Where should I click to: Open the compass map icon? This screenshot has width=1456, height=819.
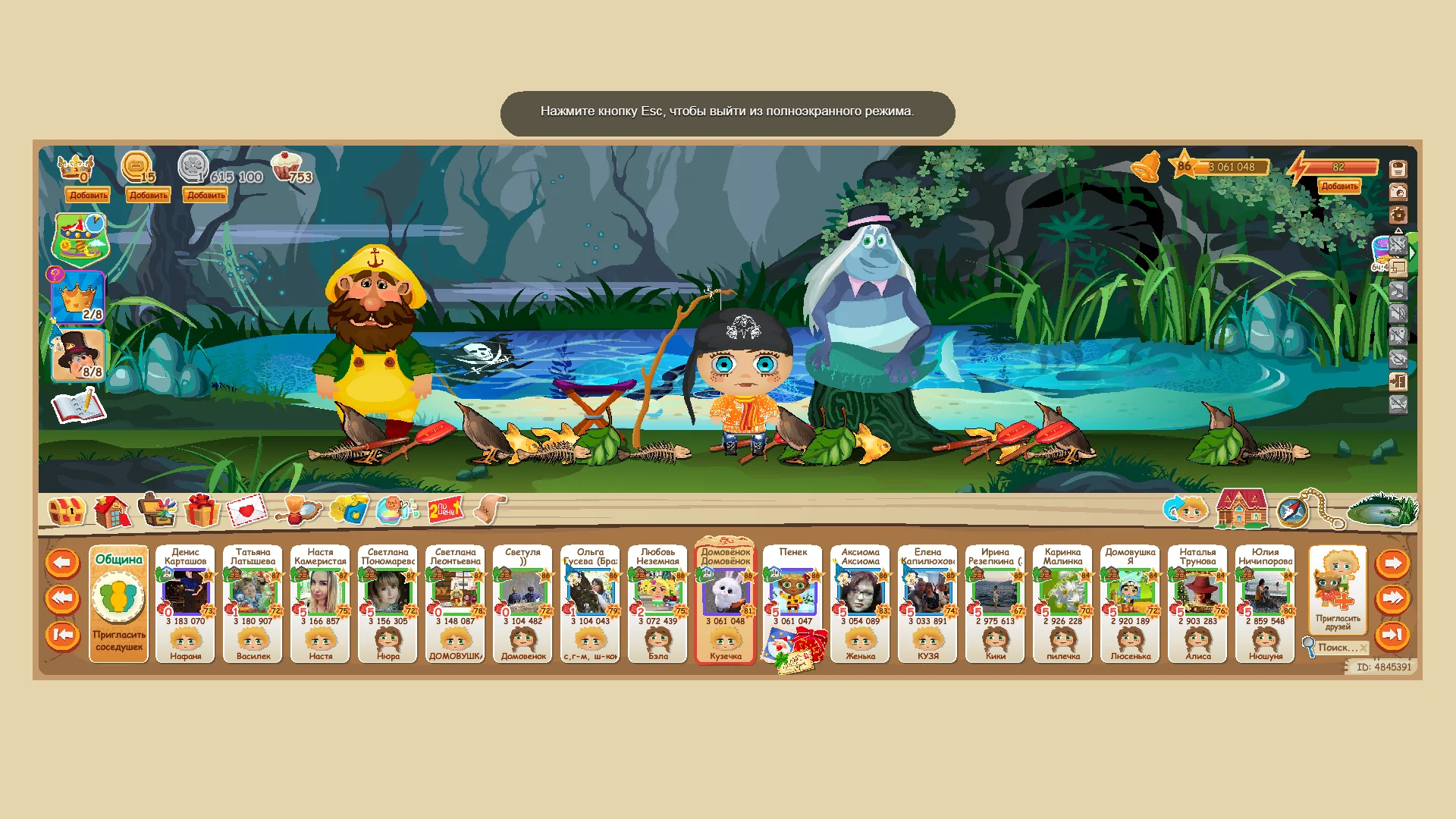point(1291,512)
